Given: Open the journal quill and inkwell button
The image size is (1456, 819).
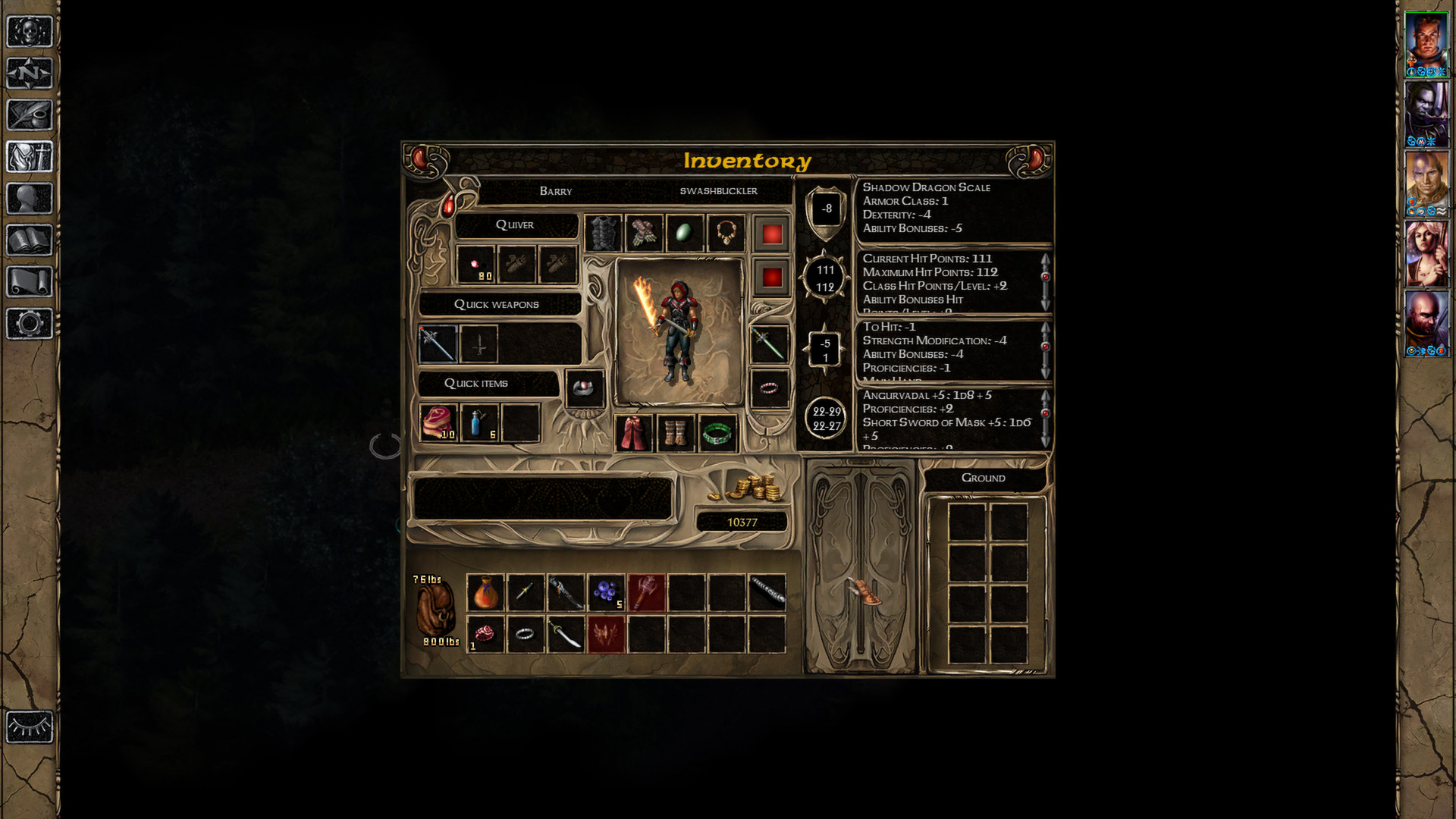Looking at the screenshot, I should (30, 115).
